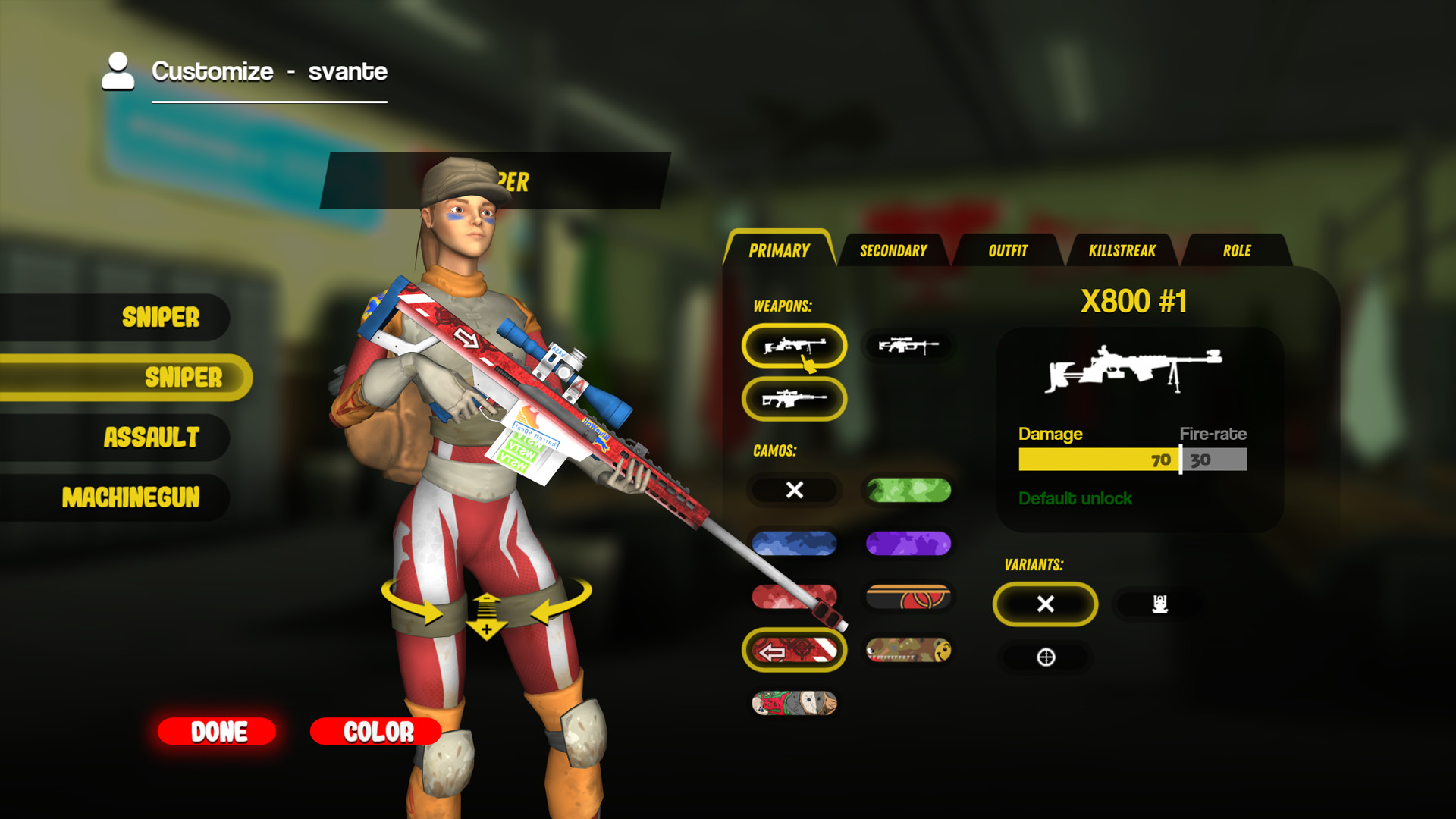This screenshot has height=819, width=1456.
Task: Show the KILLSTREAK tab
Action: click(x=1122, y=251)
